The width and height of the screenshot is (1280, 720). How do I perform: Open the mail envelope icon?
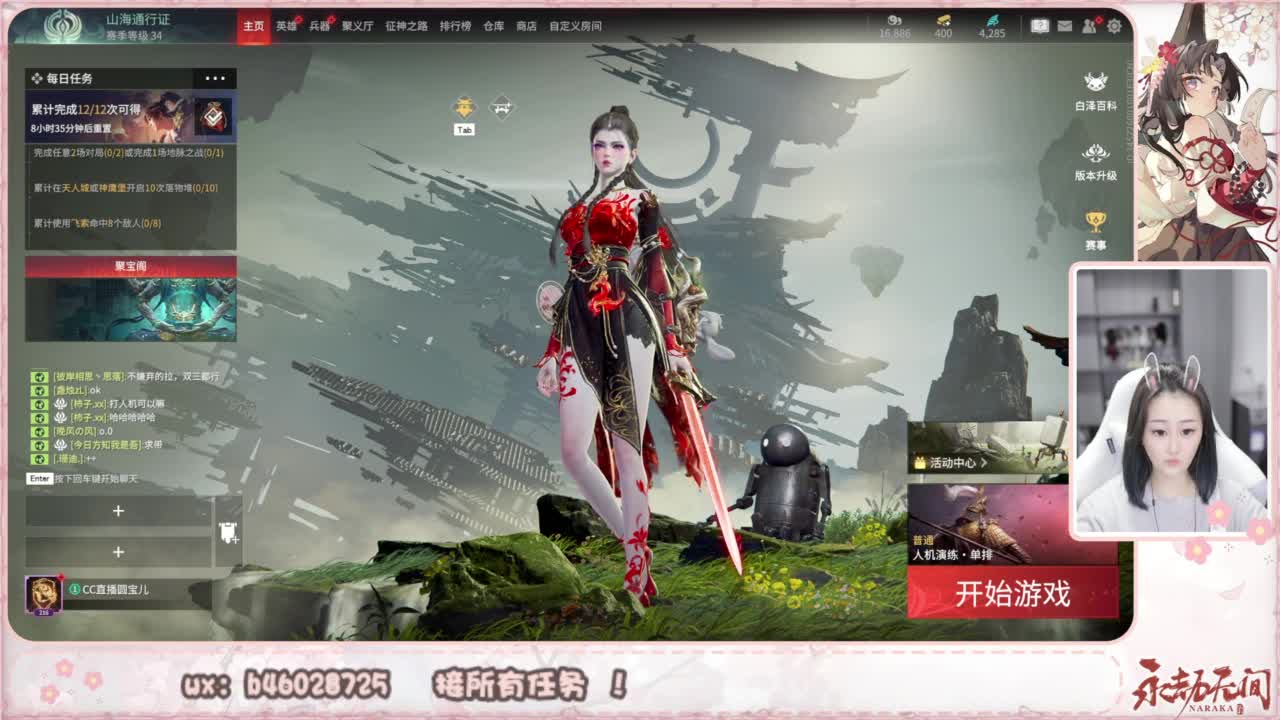pyautogui.click(x=1064, y=28)
